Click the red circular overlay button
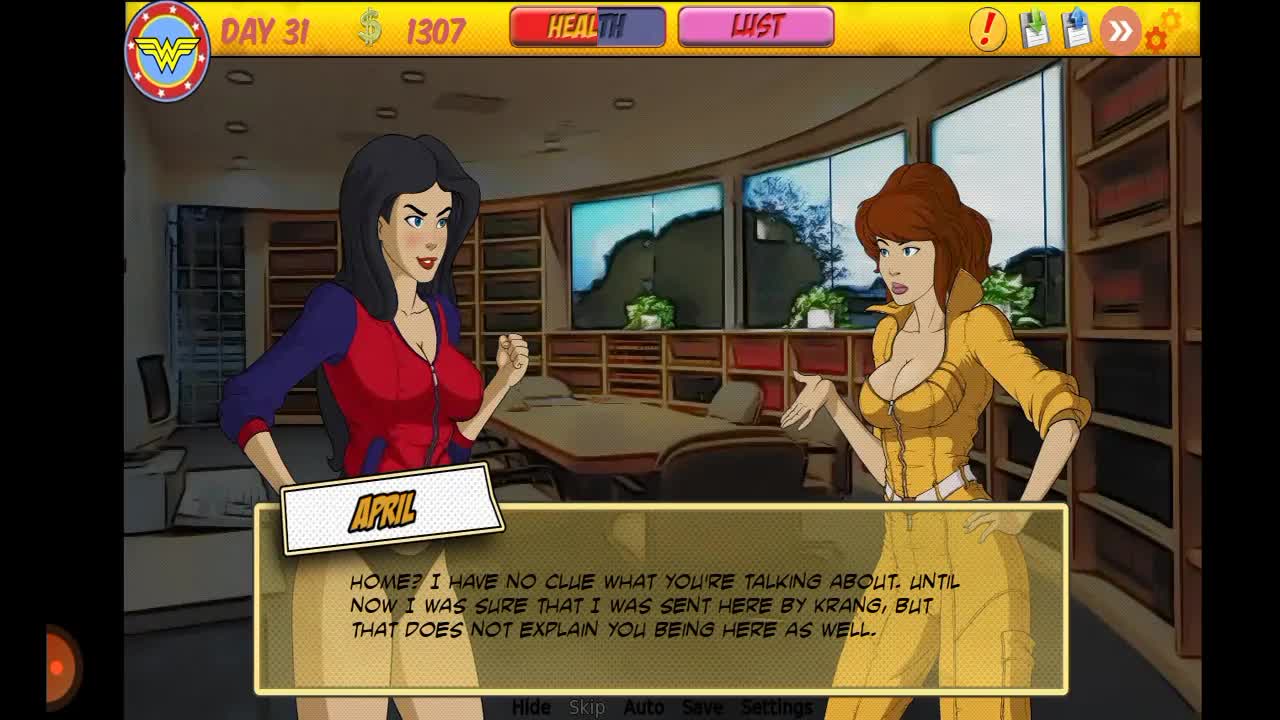 pos(62,666)
